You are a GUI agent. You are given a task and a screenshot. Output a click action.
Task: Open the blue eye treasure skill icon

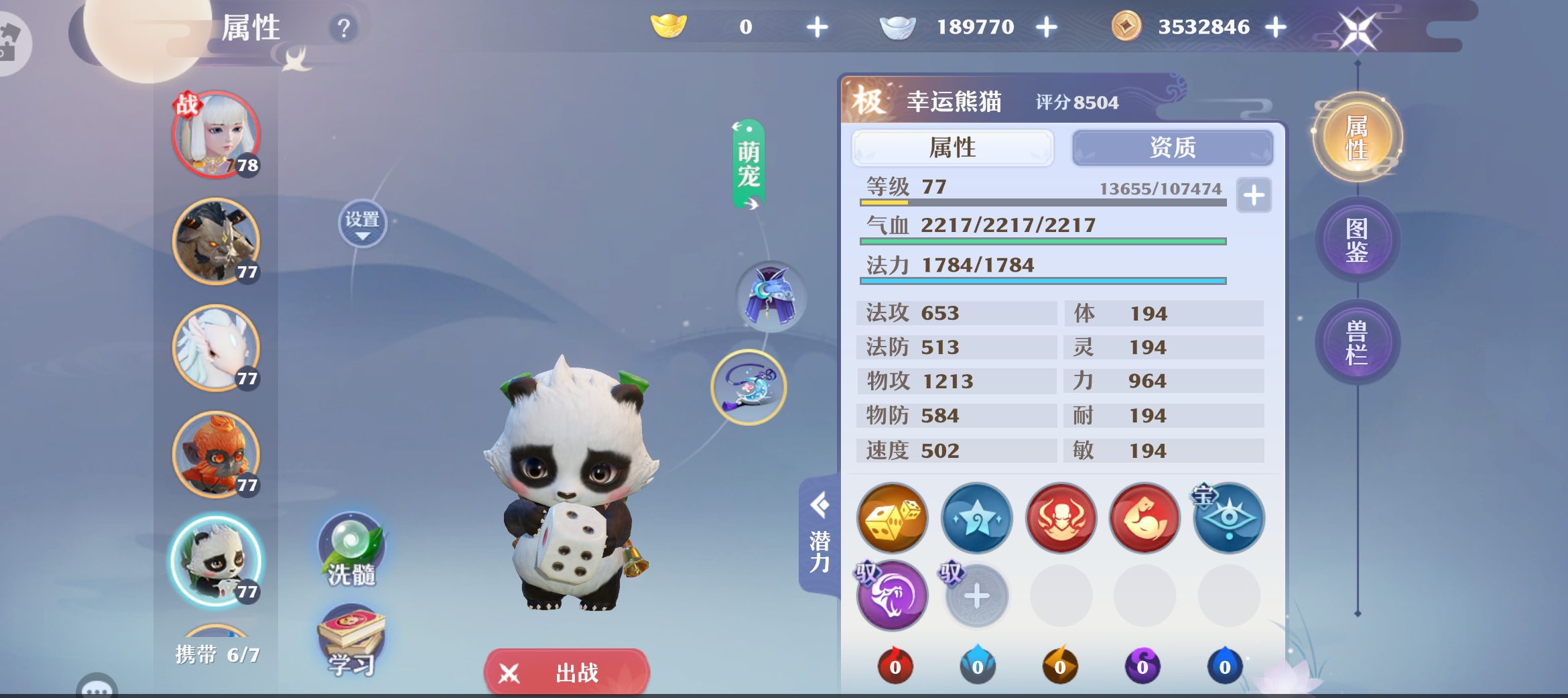tap(1228, 520)
